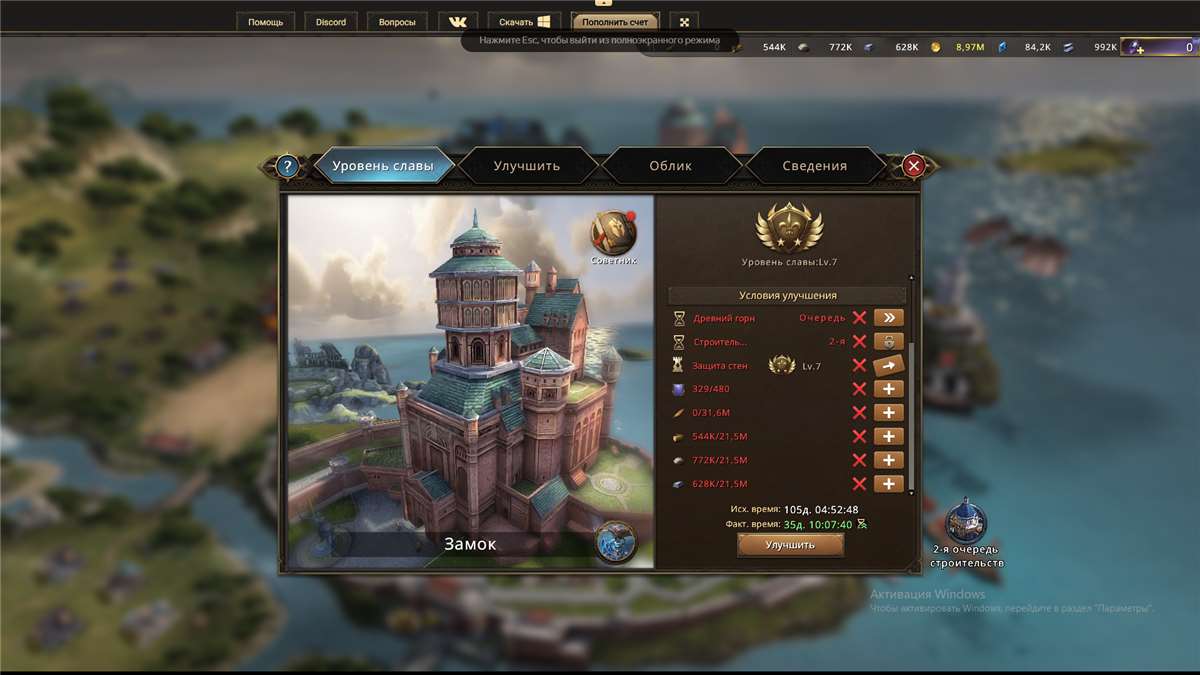Speed up the Древний горн queue
The width and height of the screenshot is (1200, 675).
pos(888,318)
